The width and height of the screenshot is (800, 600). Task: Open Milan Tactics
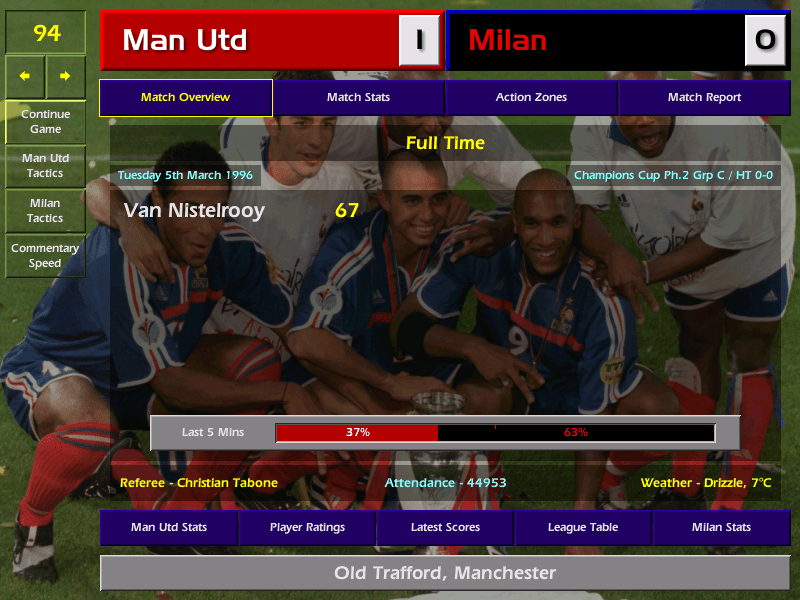coord(45,210)
